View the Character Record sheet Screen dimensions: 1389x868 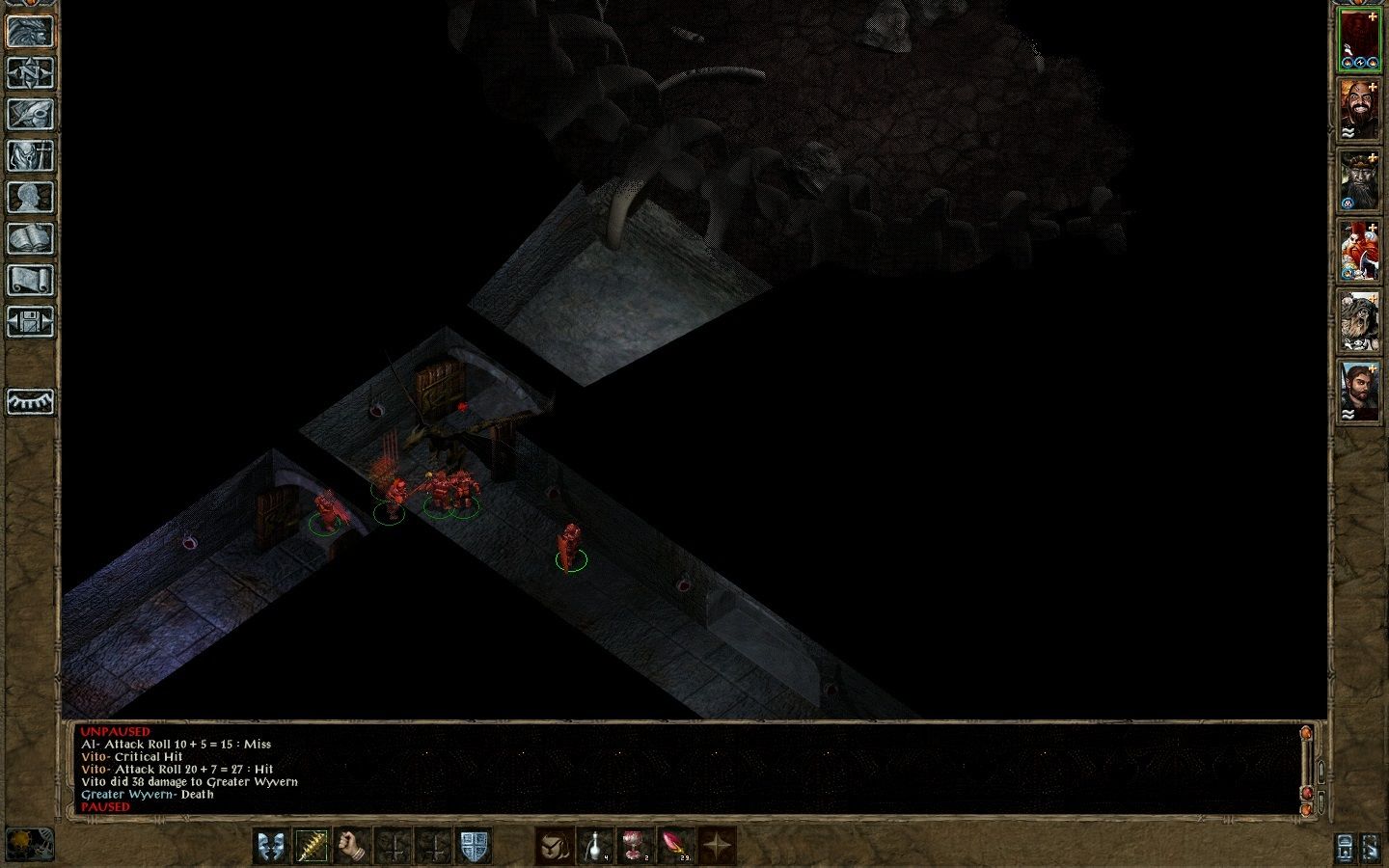(x=30, y=197)
